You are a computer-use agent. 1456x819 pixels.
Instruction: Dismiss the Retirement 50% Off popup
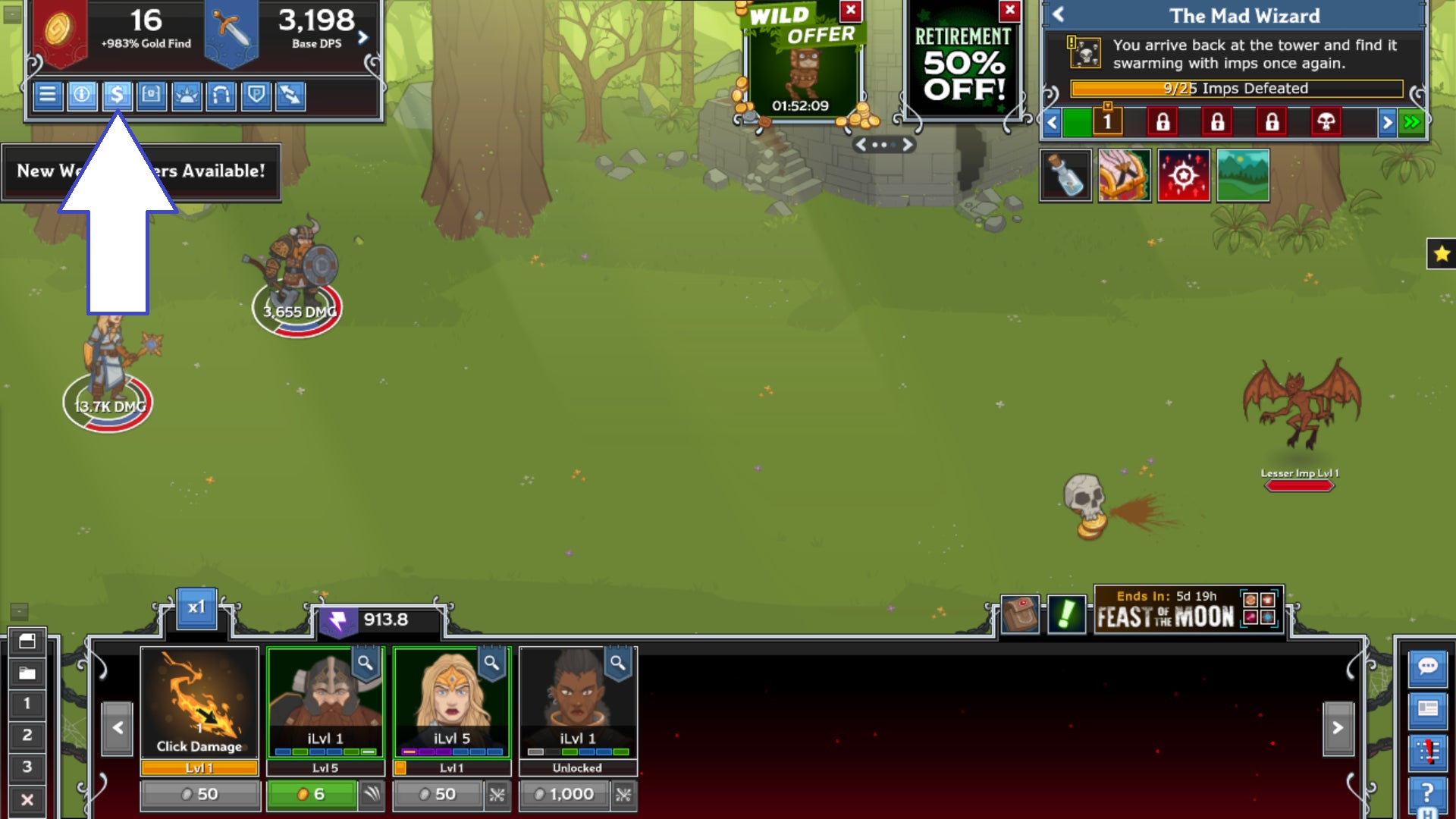1009,11
